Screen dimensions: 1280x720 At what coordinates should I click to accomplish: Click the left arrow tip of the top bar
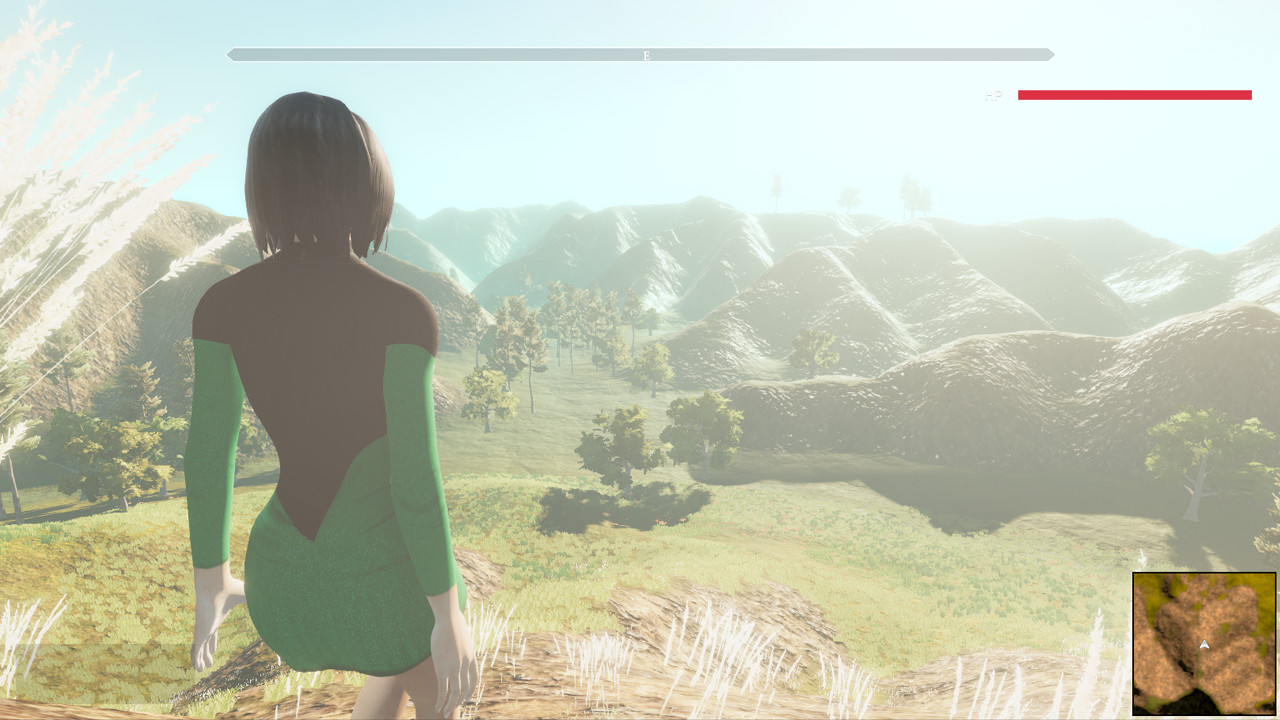(x=231, y=54)
